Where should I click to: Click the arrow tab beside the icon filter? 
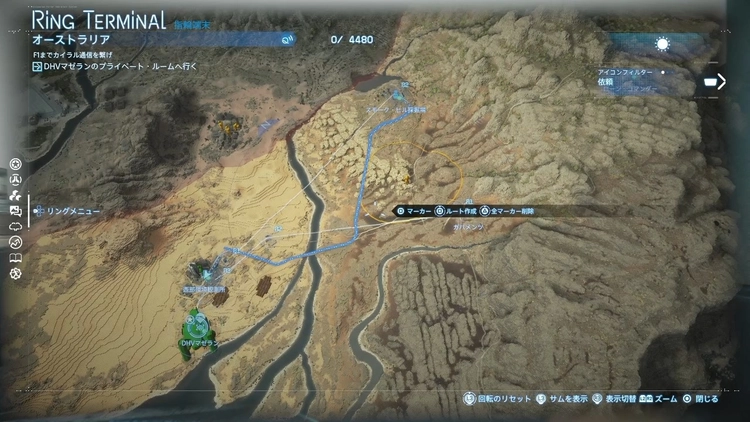714,81
